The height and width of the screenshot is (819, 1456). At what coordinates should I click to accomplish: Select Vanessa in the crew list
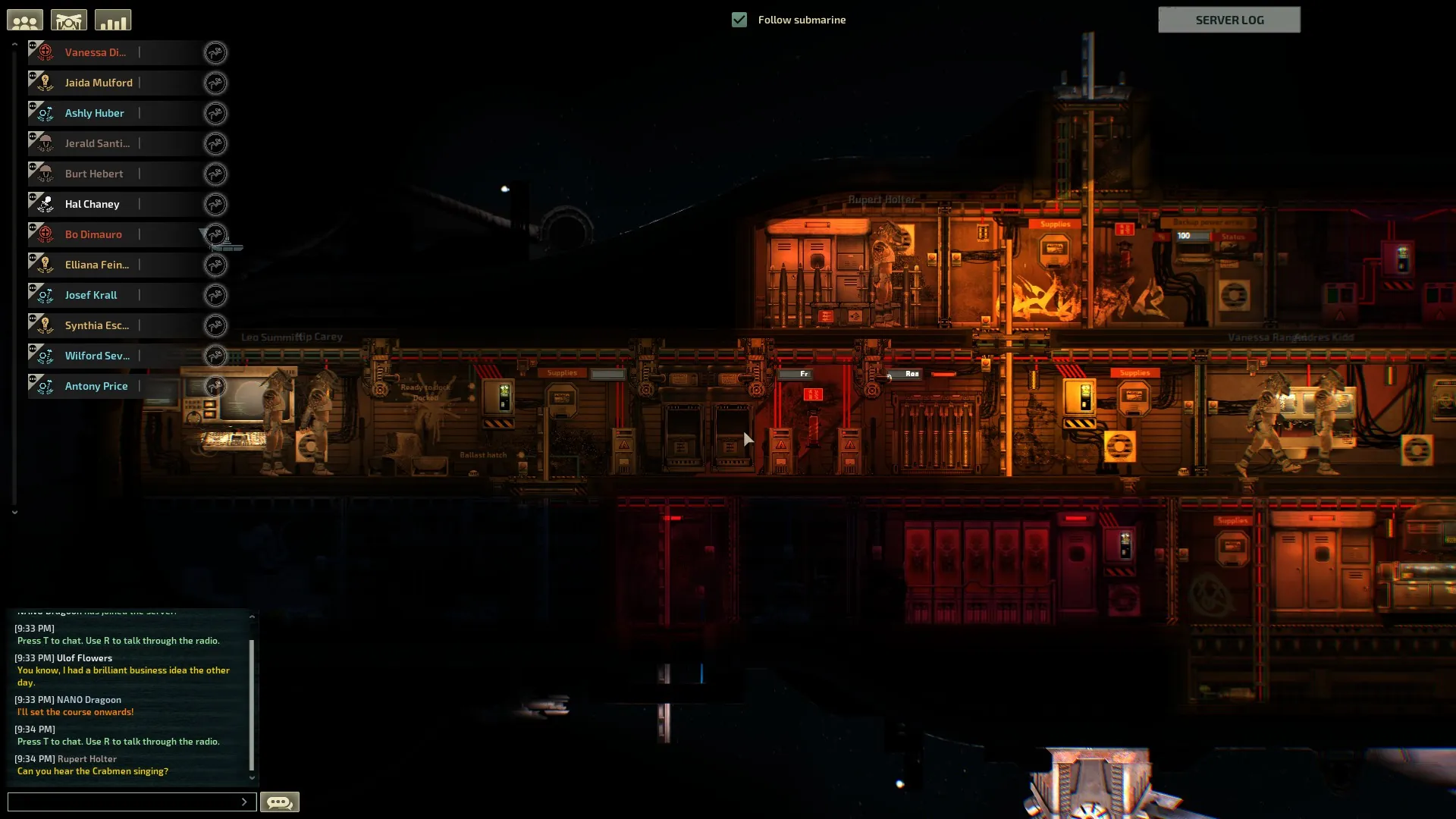pyautogui.click(x=95, y=52)
